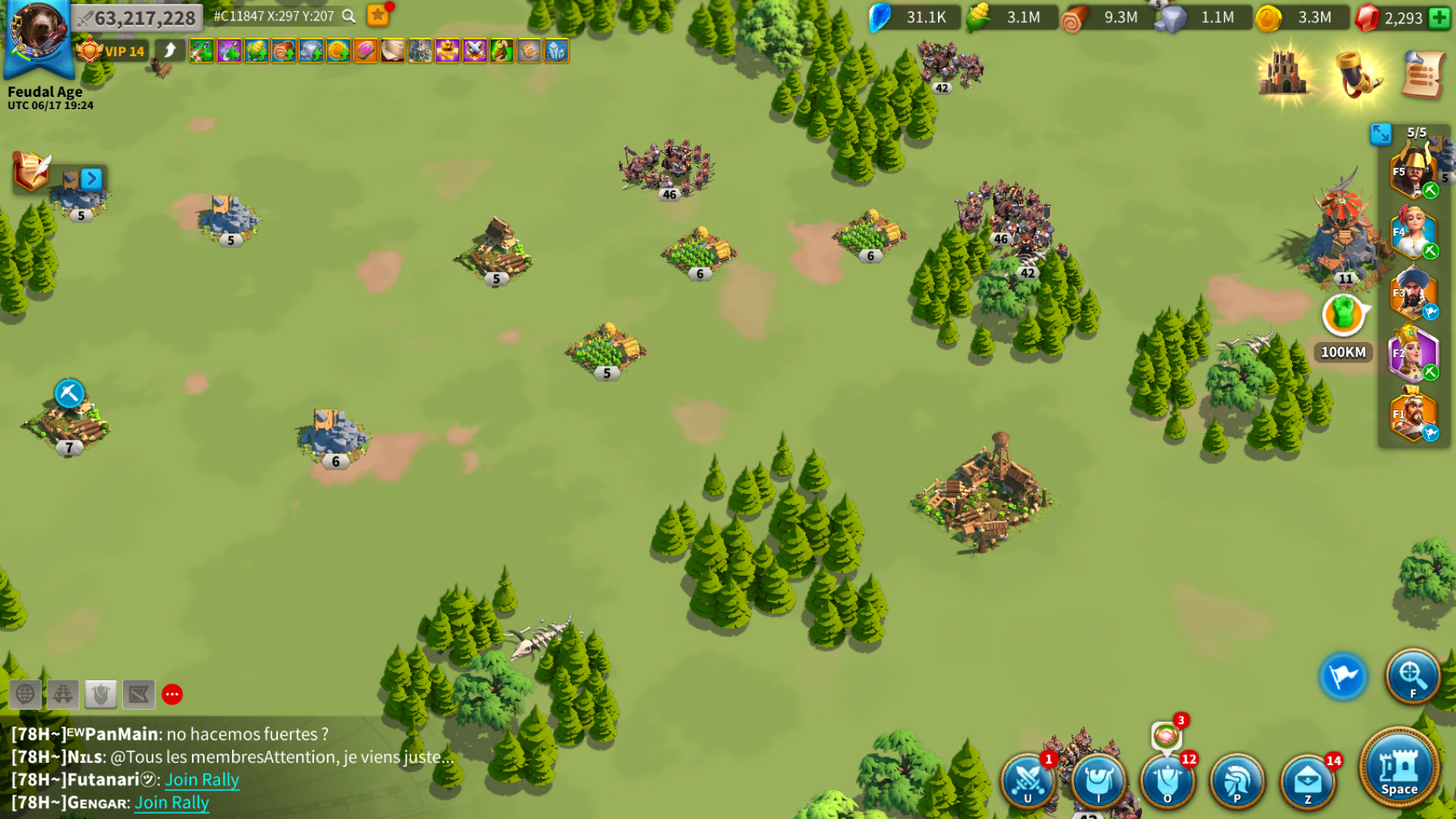Open the glowing castle event icon
The height and width of the screenshot is (819, 1456).
point(1284,74)
